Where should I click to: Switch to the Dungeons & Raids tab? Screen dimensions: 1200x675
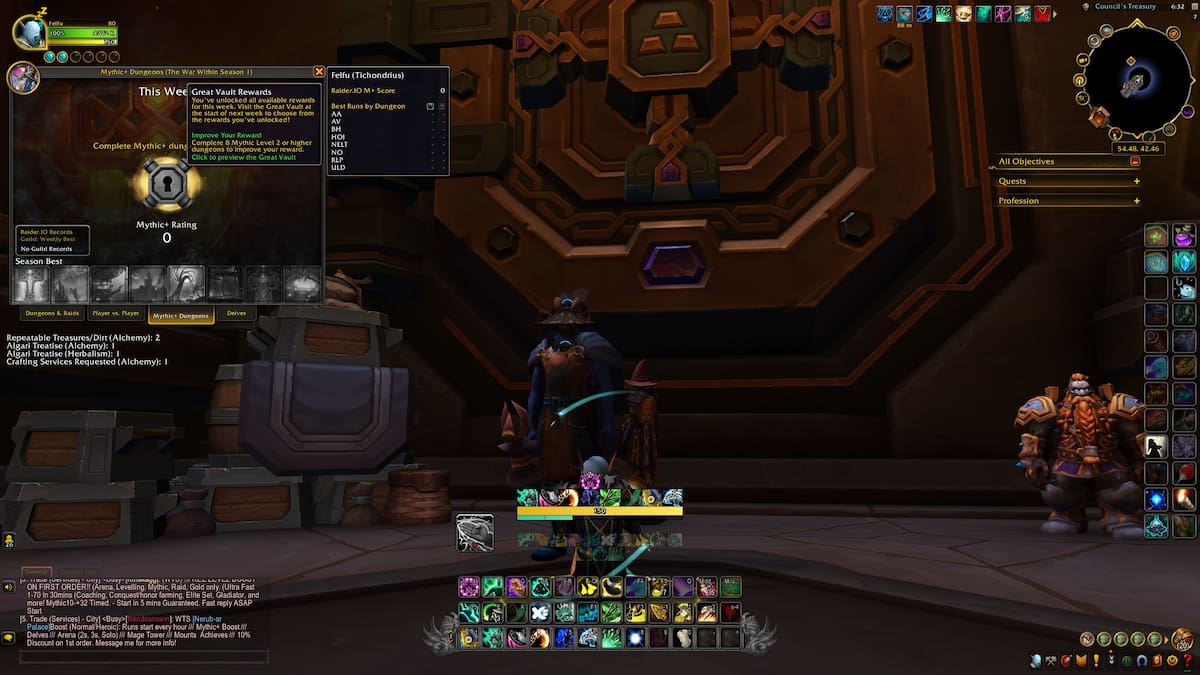(54, 314)
